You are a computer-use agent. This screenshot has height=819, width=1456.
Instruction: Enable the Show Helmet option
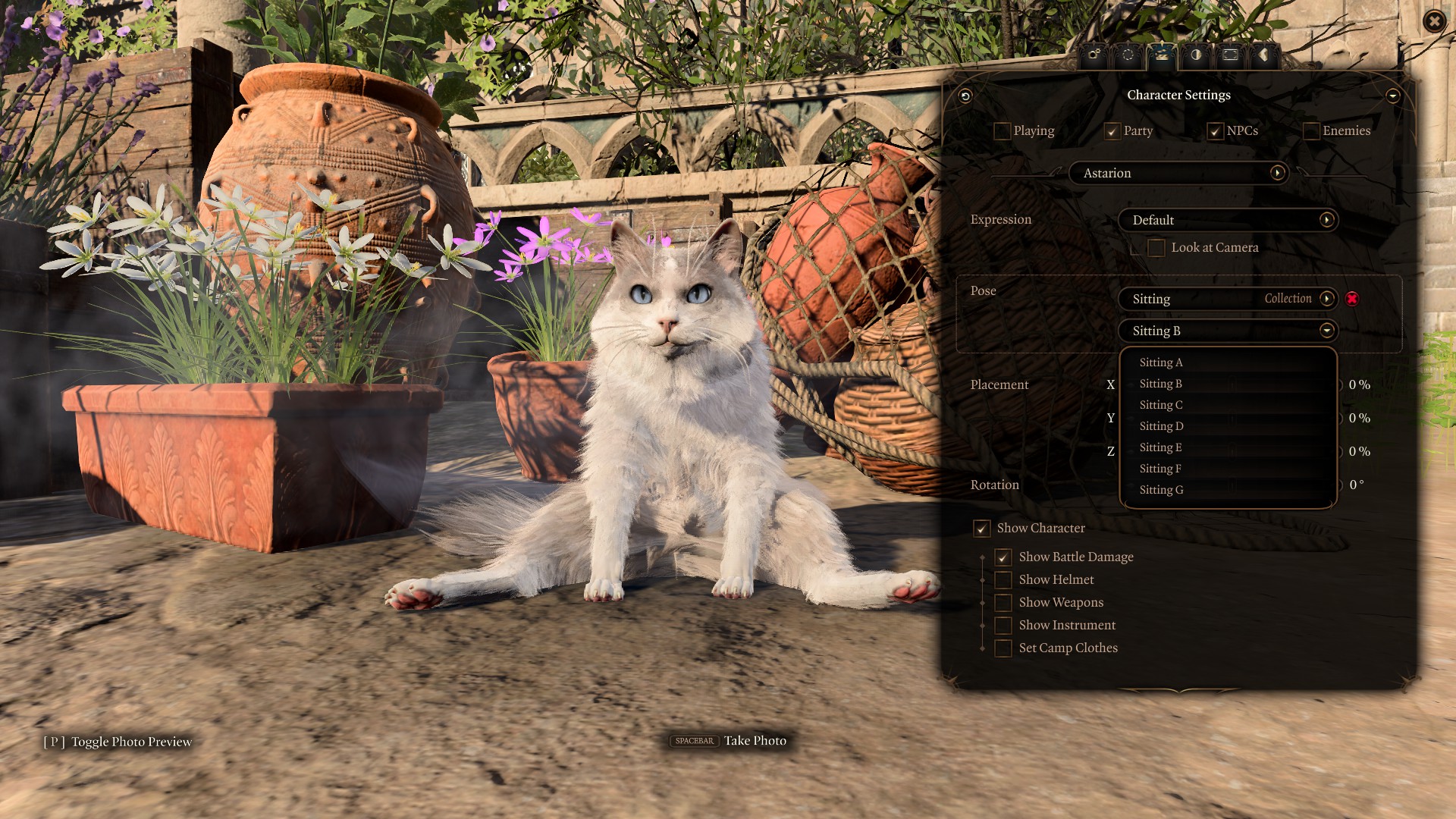1003,580
